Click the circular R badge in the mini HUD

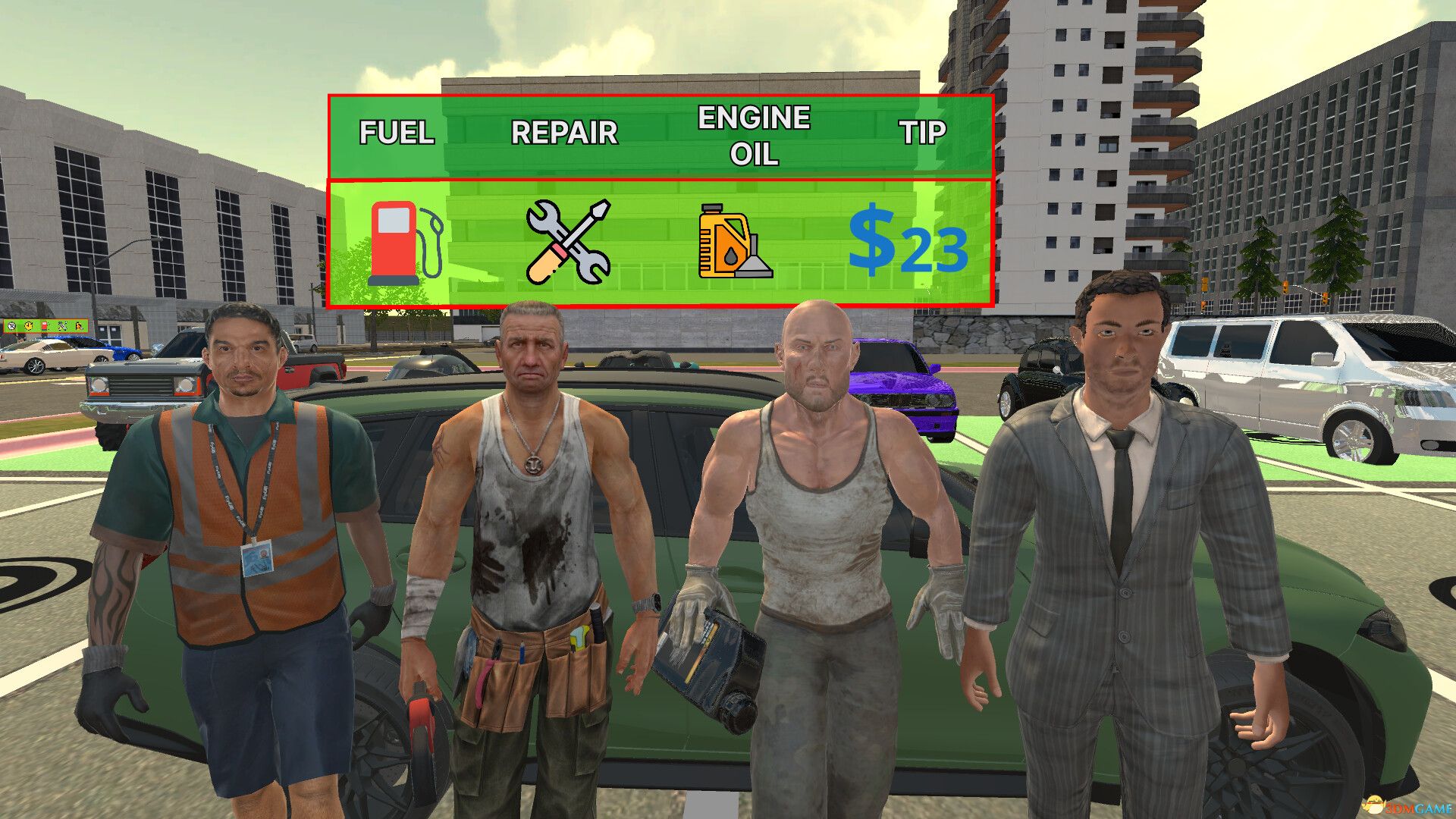11,326
